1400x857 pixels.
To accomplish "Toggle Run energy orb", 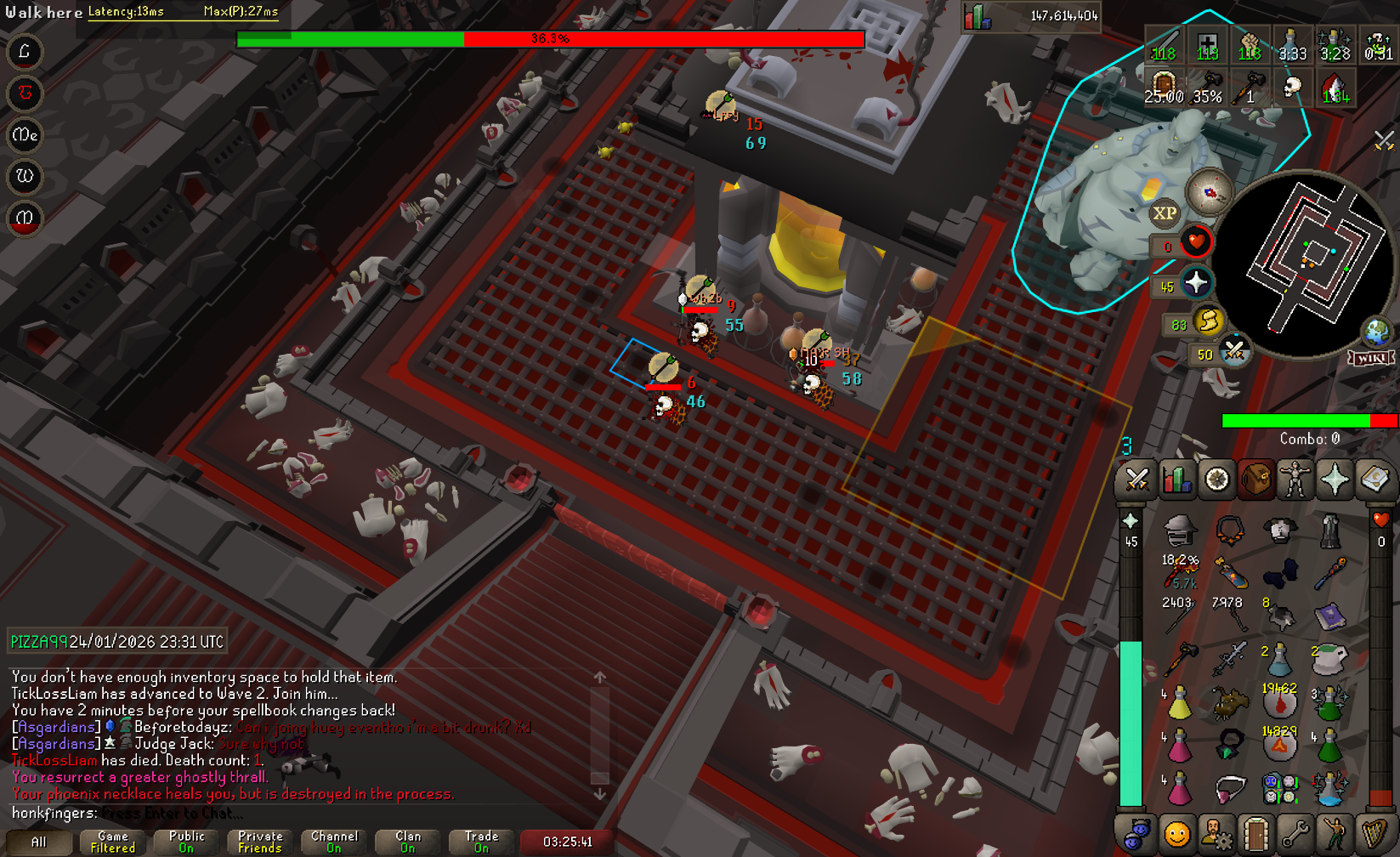I will [x=1207, y=321].
